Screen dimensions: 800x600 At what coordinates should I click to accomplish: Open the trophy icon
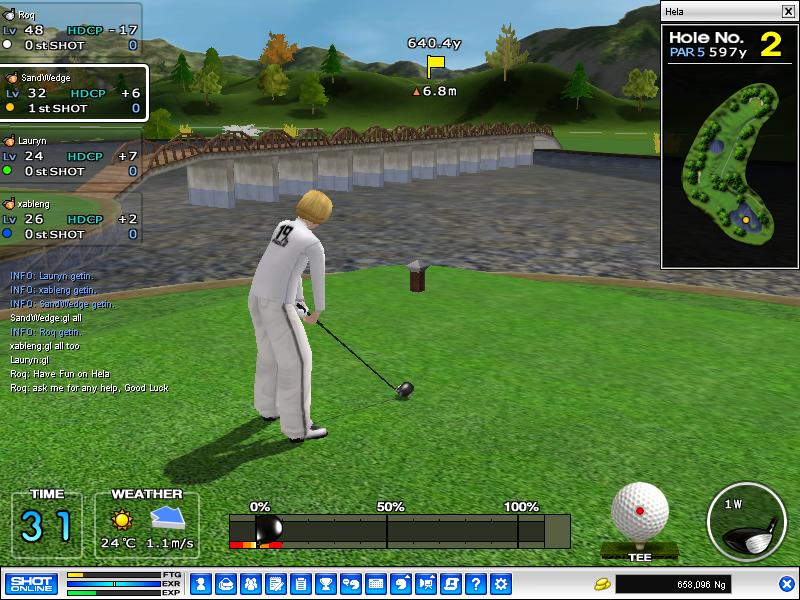(325, 584)
